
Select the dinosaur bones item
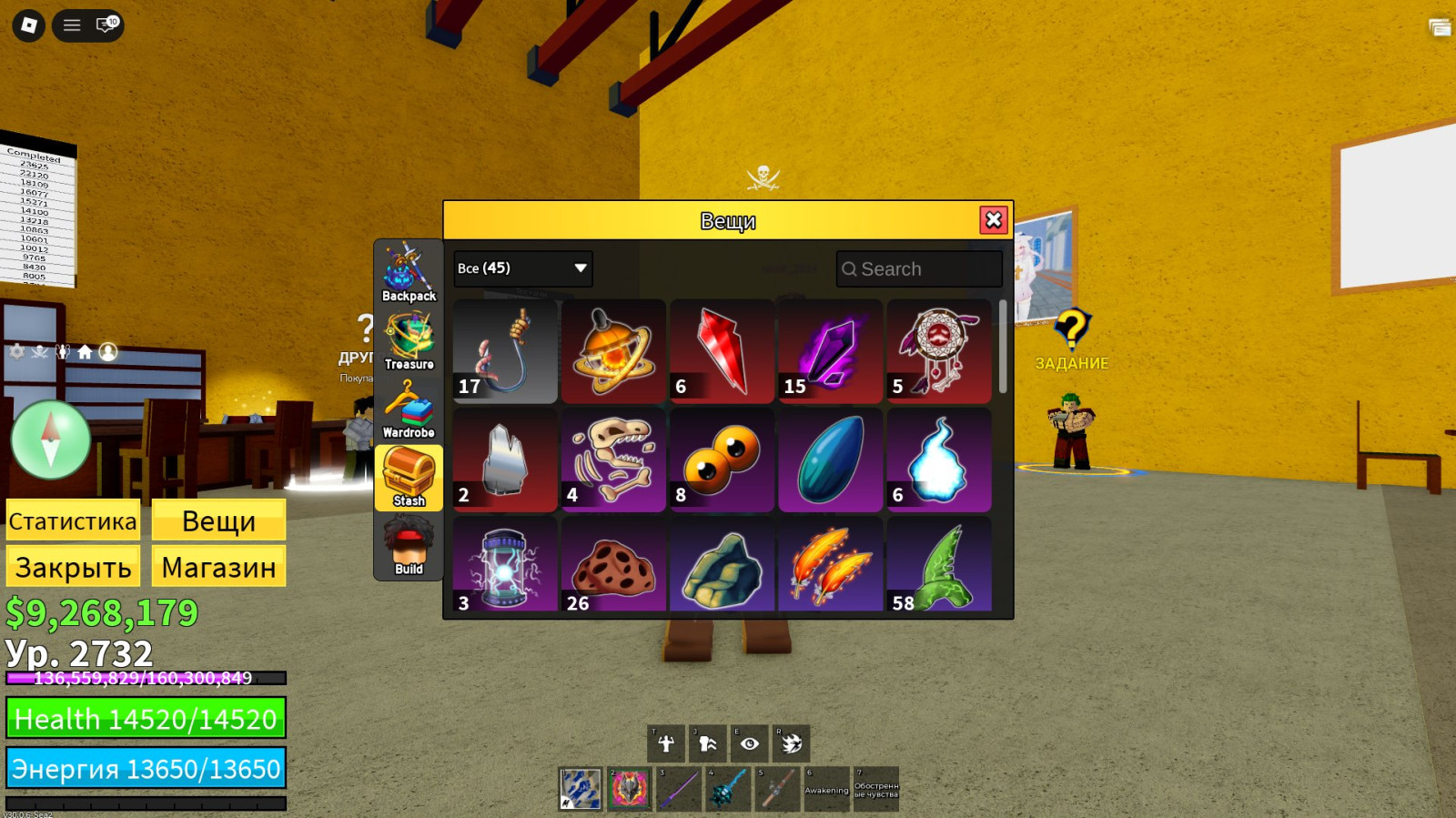click(613, 459)
